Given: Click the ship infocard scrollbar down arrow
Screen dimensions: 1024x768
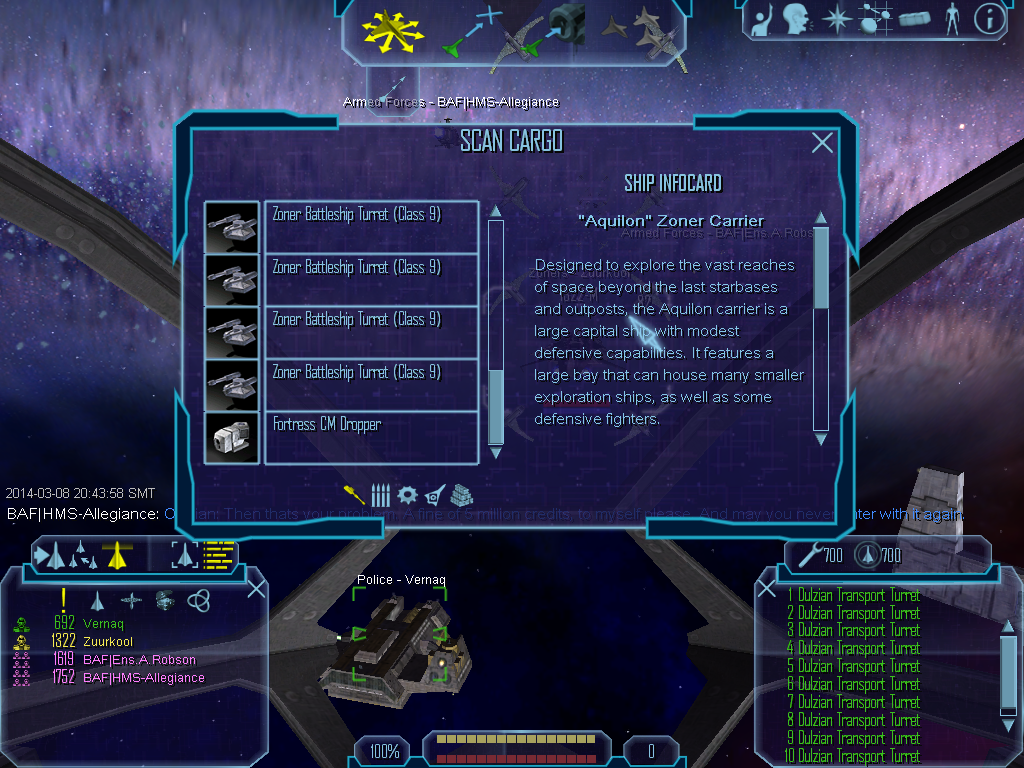Looking at the screenshot, I should click(x=821, y=438).
